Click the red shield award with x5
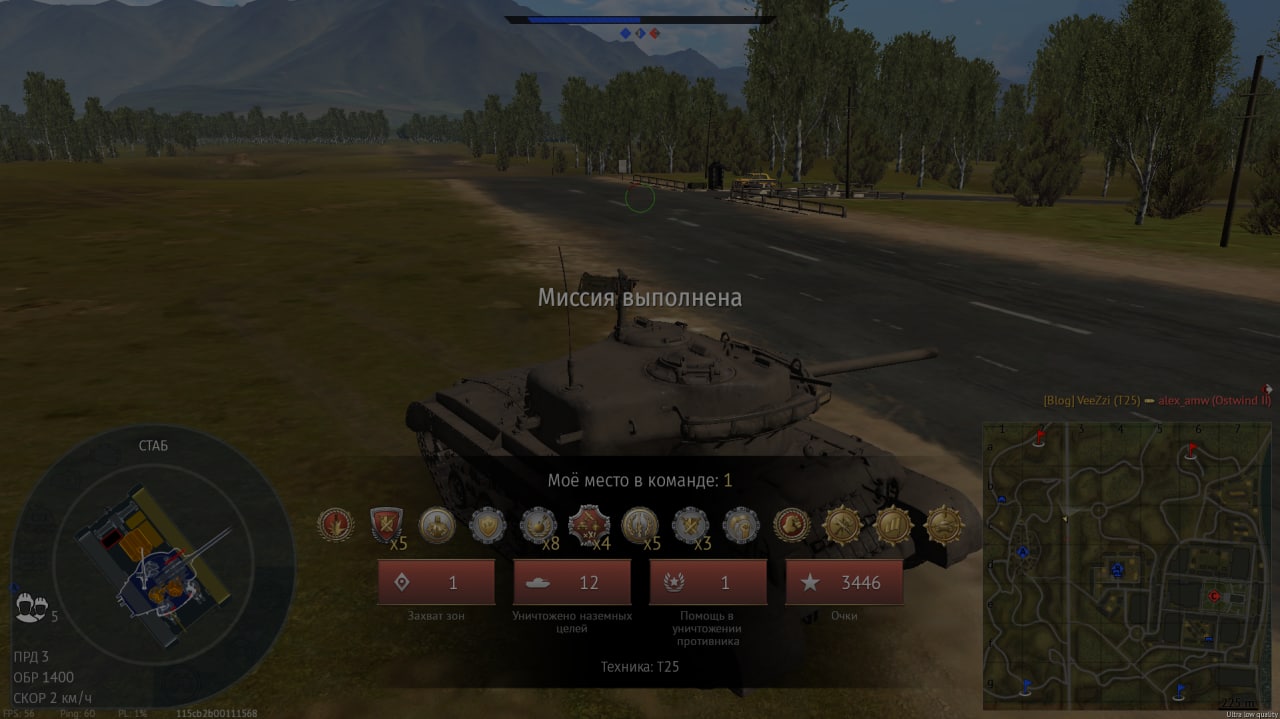Screen dimensions: 1280x719 pyautogui.click(x=386, y=524)
